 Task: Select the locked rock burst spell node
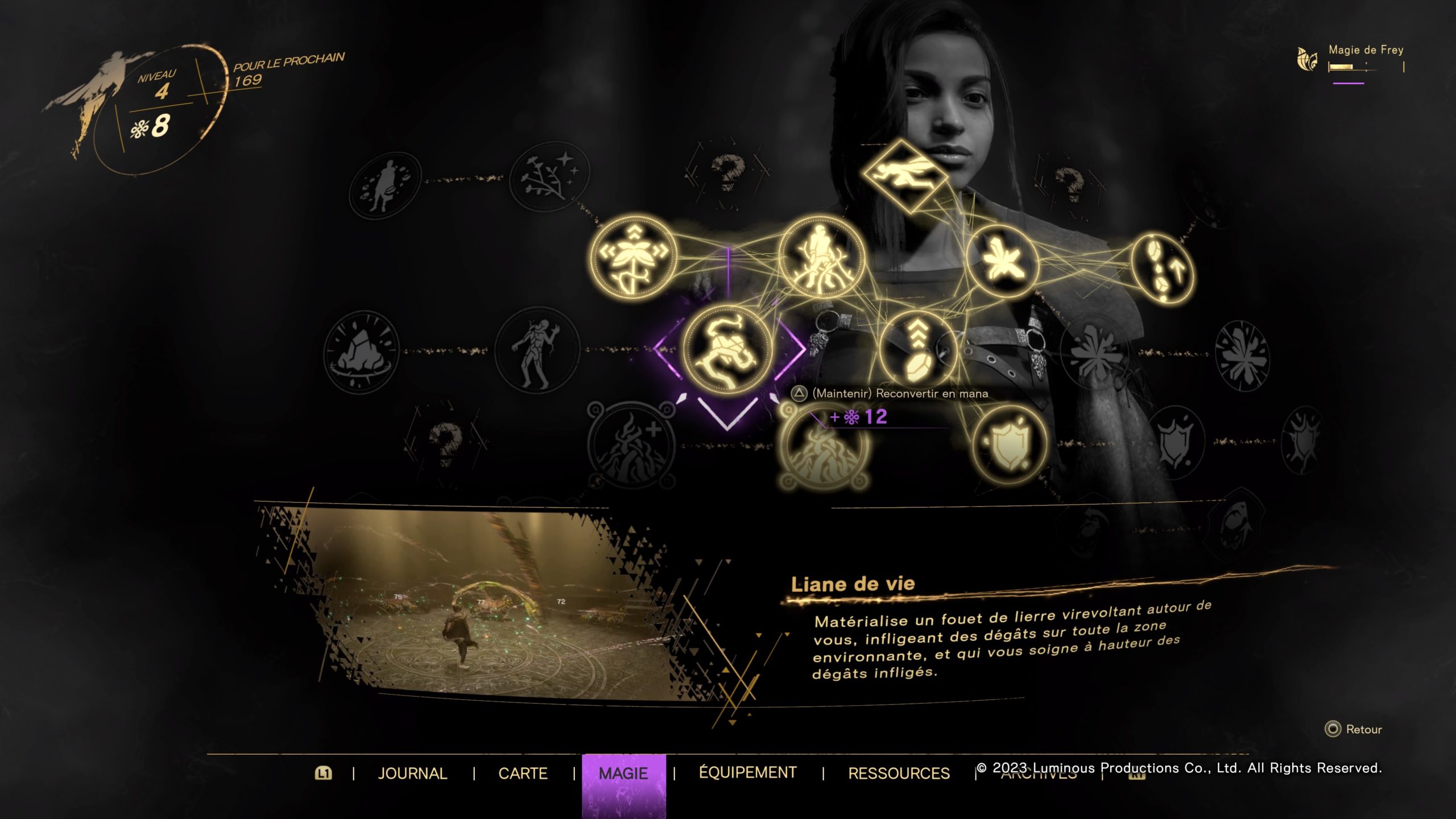point(361,353)
